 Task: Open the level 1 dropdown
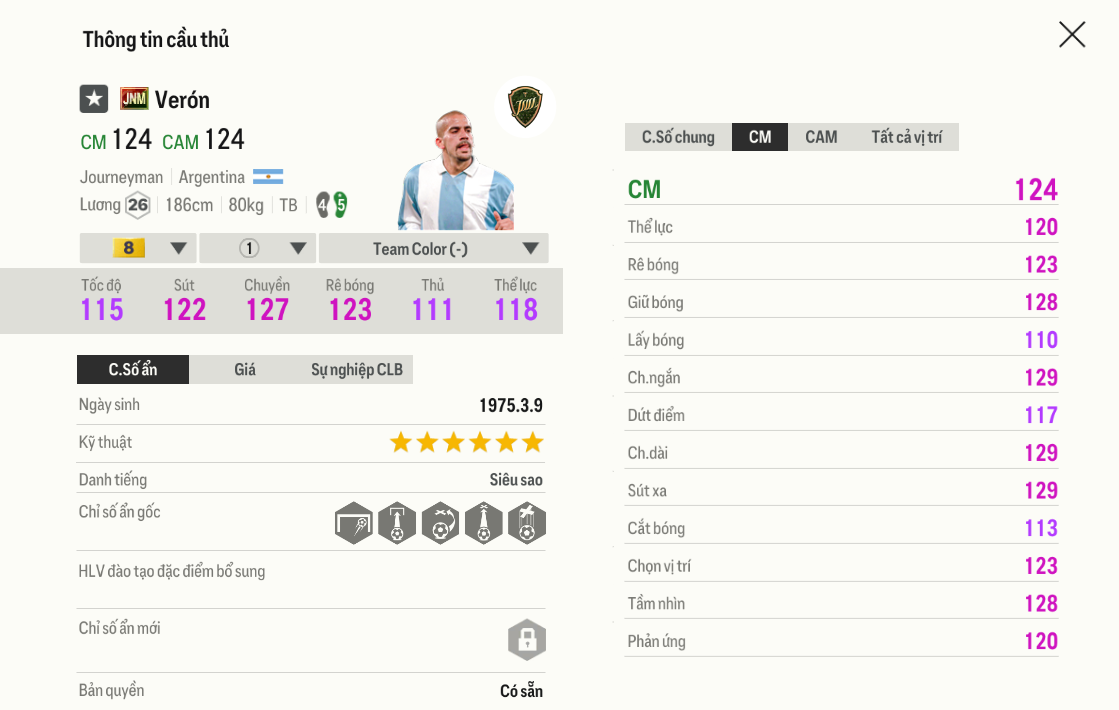pos(258,248)
